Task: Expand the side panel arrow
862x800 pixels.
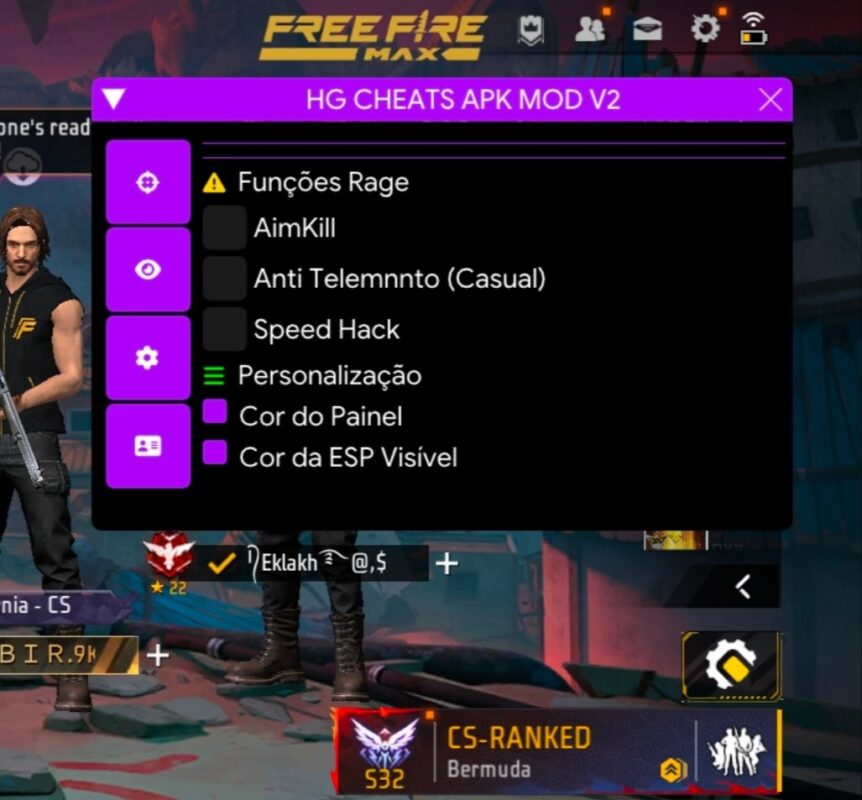Action: click(x=743, y=586)
